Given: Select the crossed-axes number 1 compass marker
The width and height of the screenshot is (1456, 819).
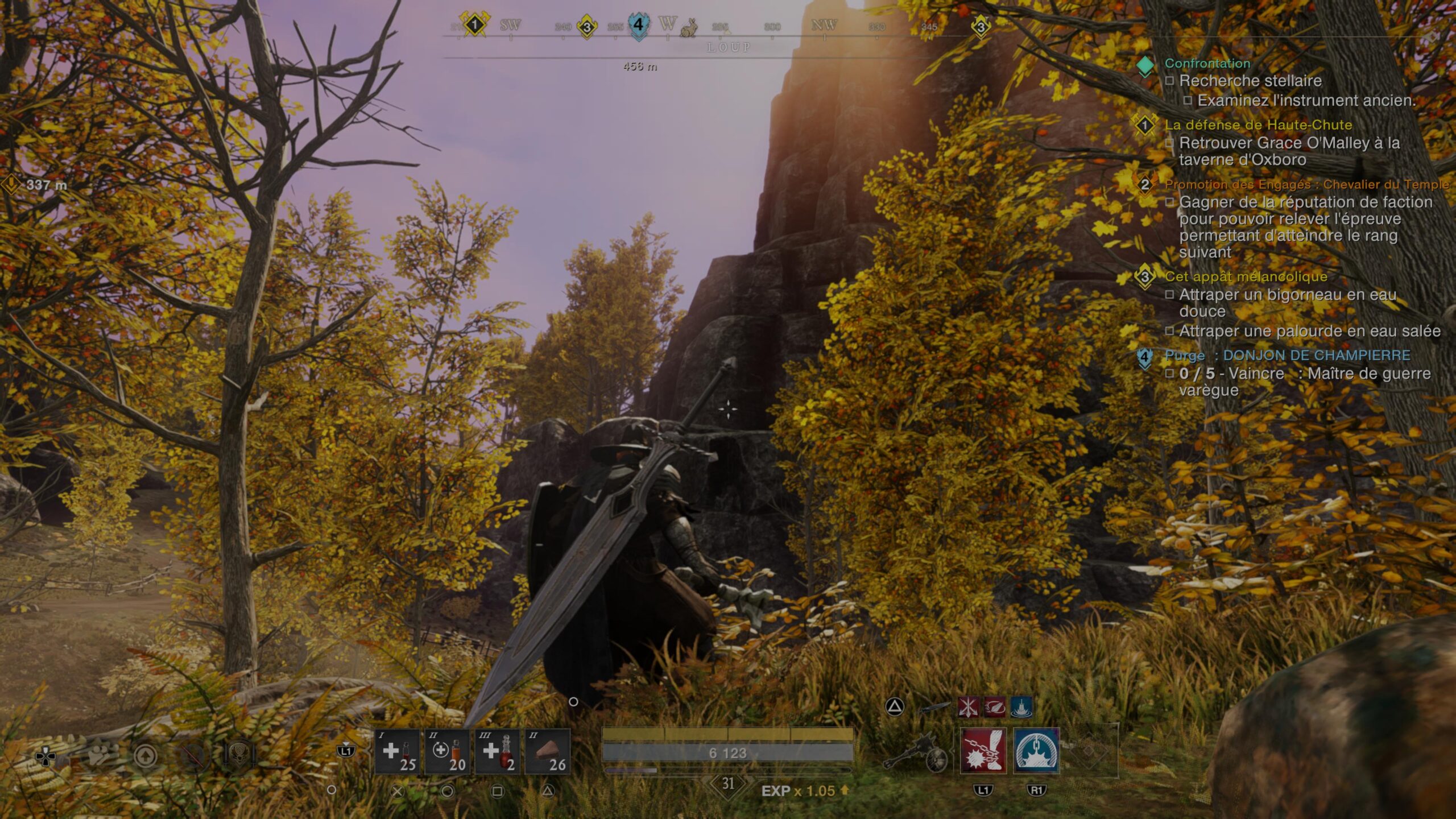Looking at the screenshot, I should 474,24.
